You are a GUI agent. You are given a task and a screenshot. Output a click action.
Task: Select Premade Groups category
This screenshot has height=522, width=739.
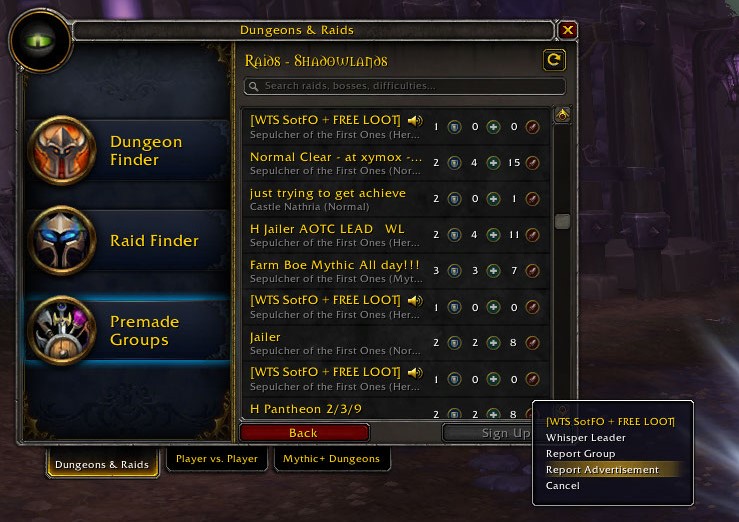click(x=128, y=331)
